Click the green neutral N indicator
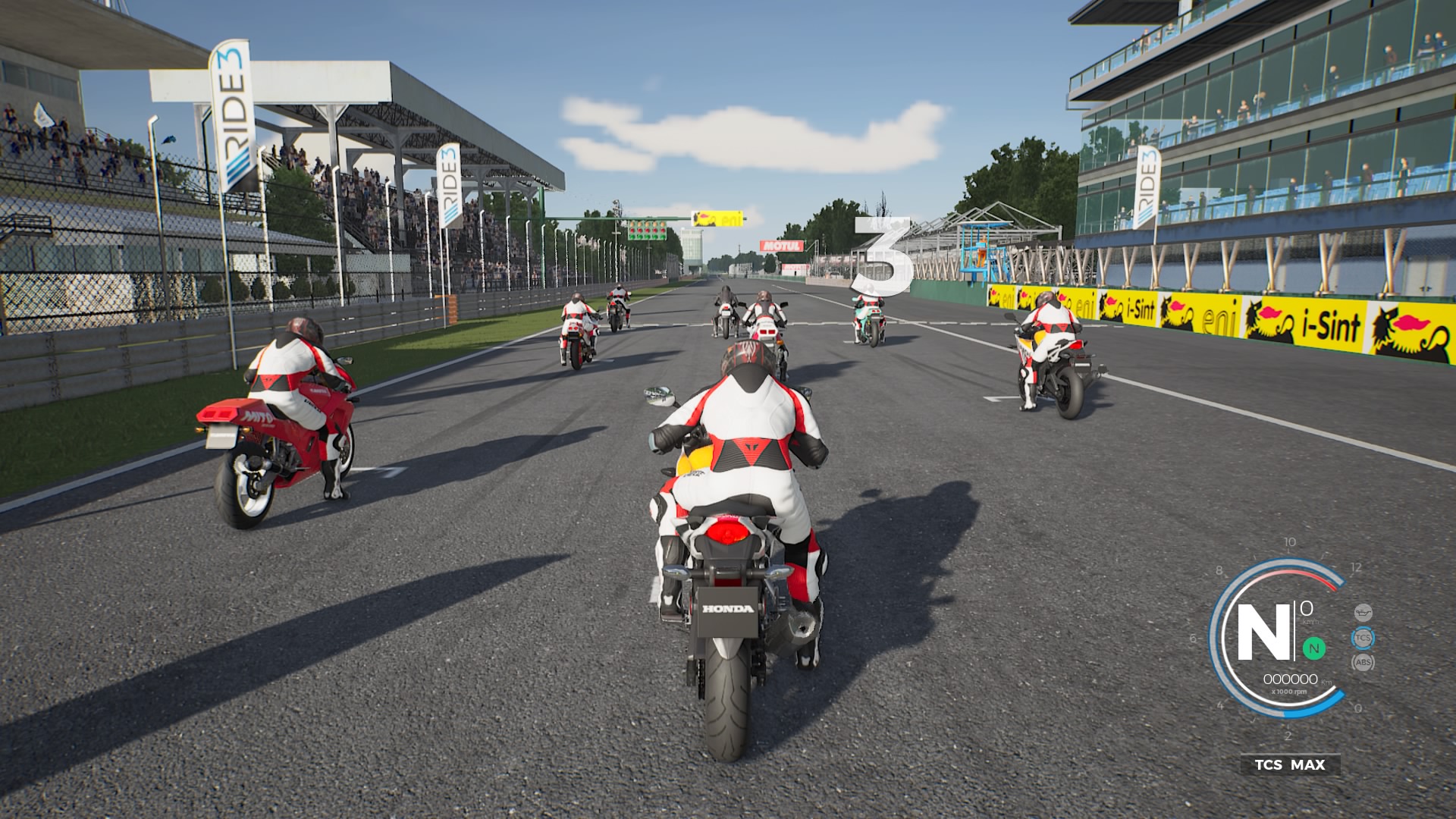Image resolution: width=1456 pixels, height=819 pixels. pos(1314,648)
